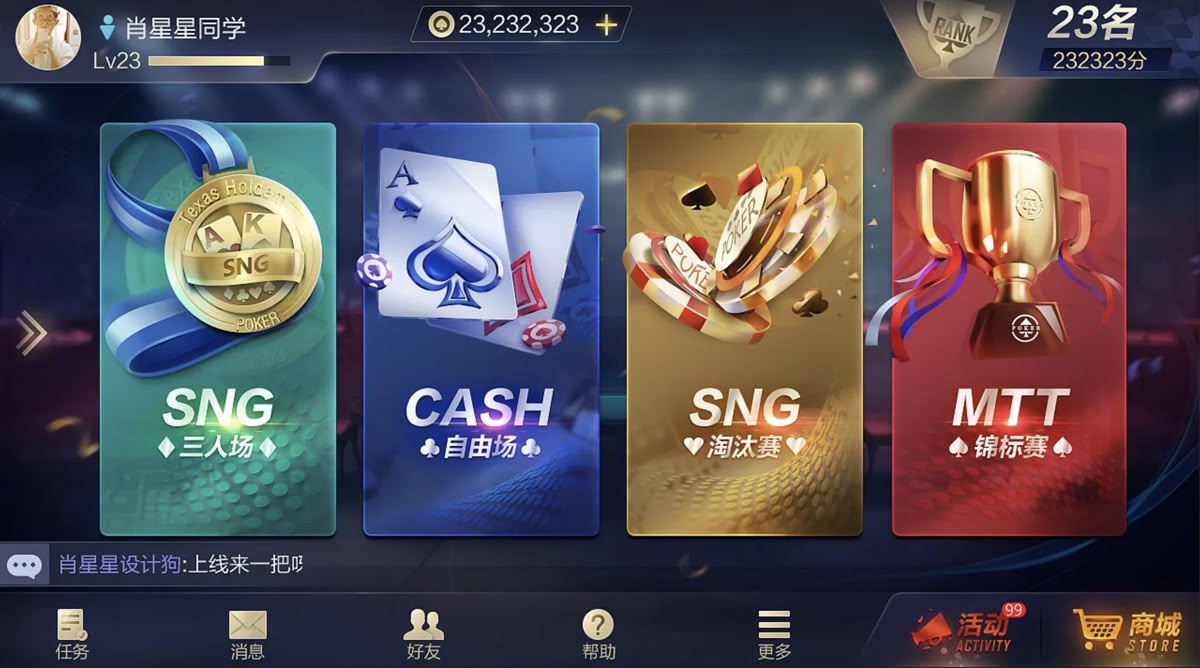Select the green SNG 三人场 mode card
Screen dimensions: 1200x668
click(x=218, y=329)
